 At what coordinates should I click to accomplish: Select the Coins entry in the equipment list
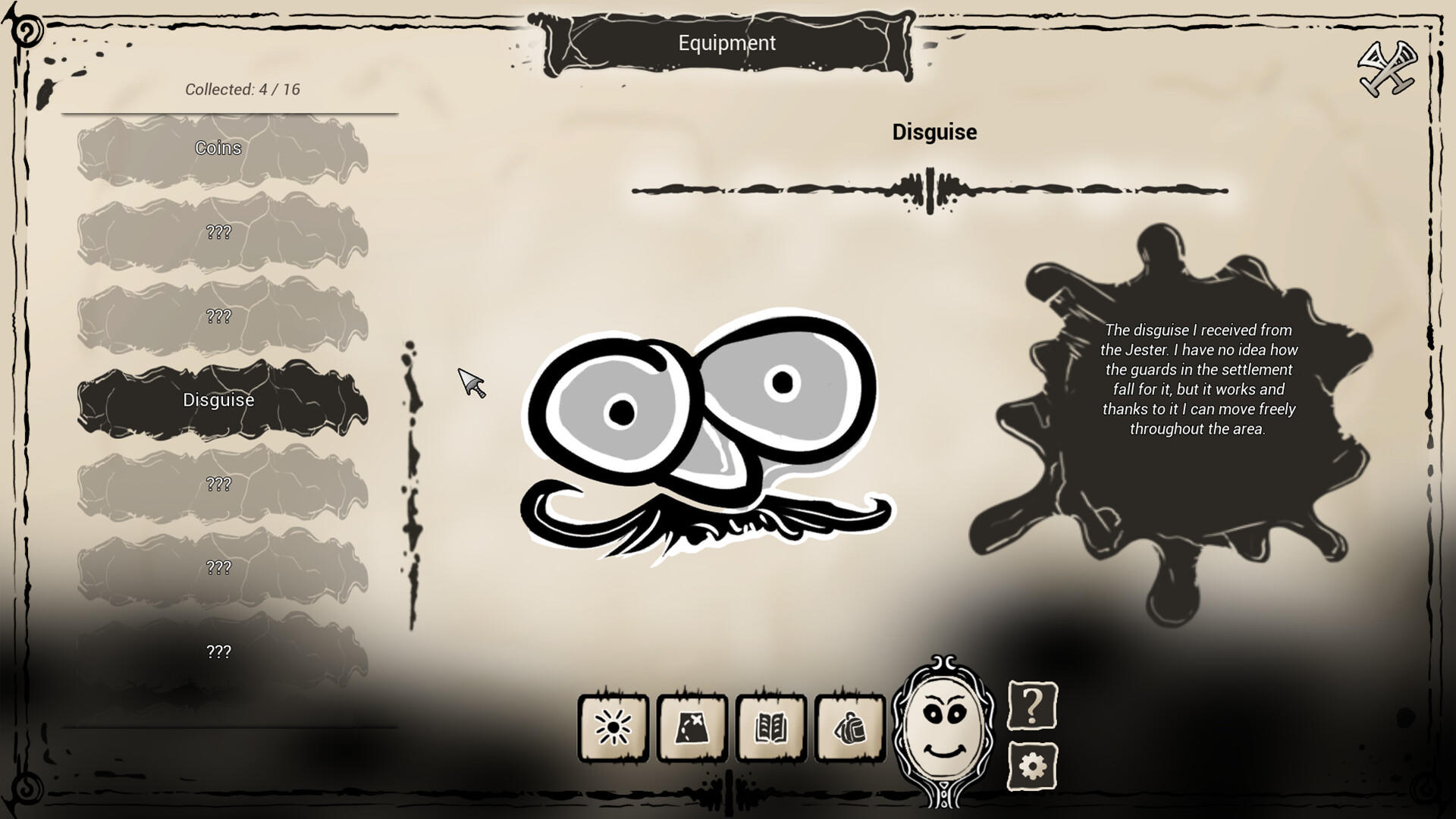click(x=218, y=149)
